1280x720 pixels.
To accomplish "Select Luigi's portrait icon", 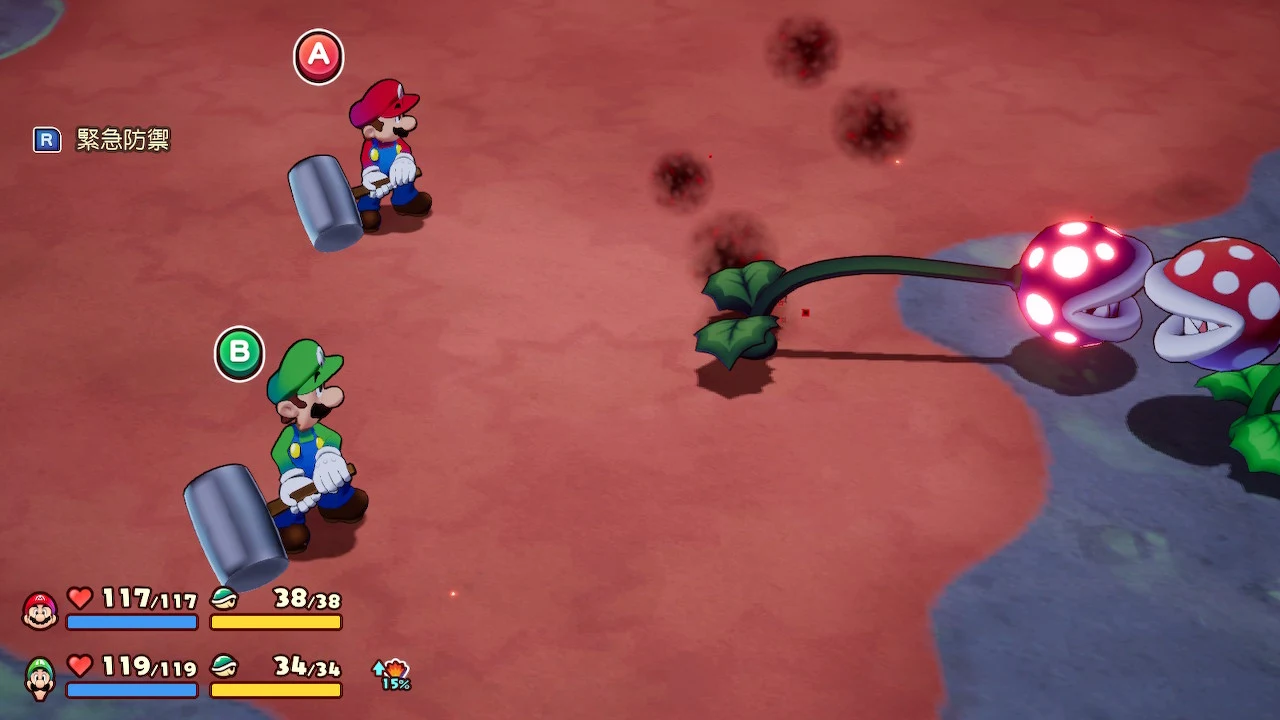I will (x=40, y=677).
